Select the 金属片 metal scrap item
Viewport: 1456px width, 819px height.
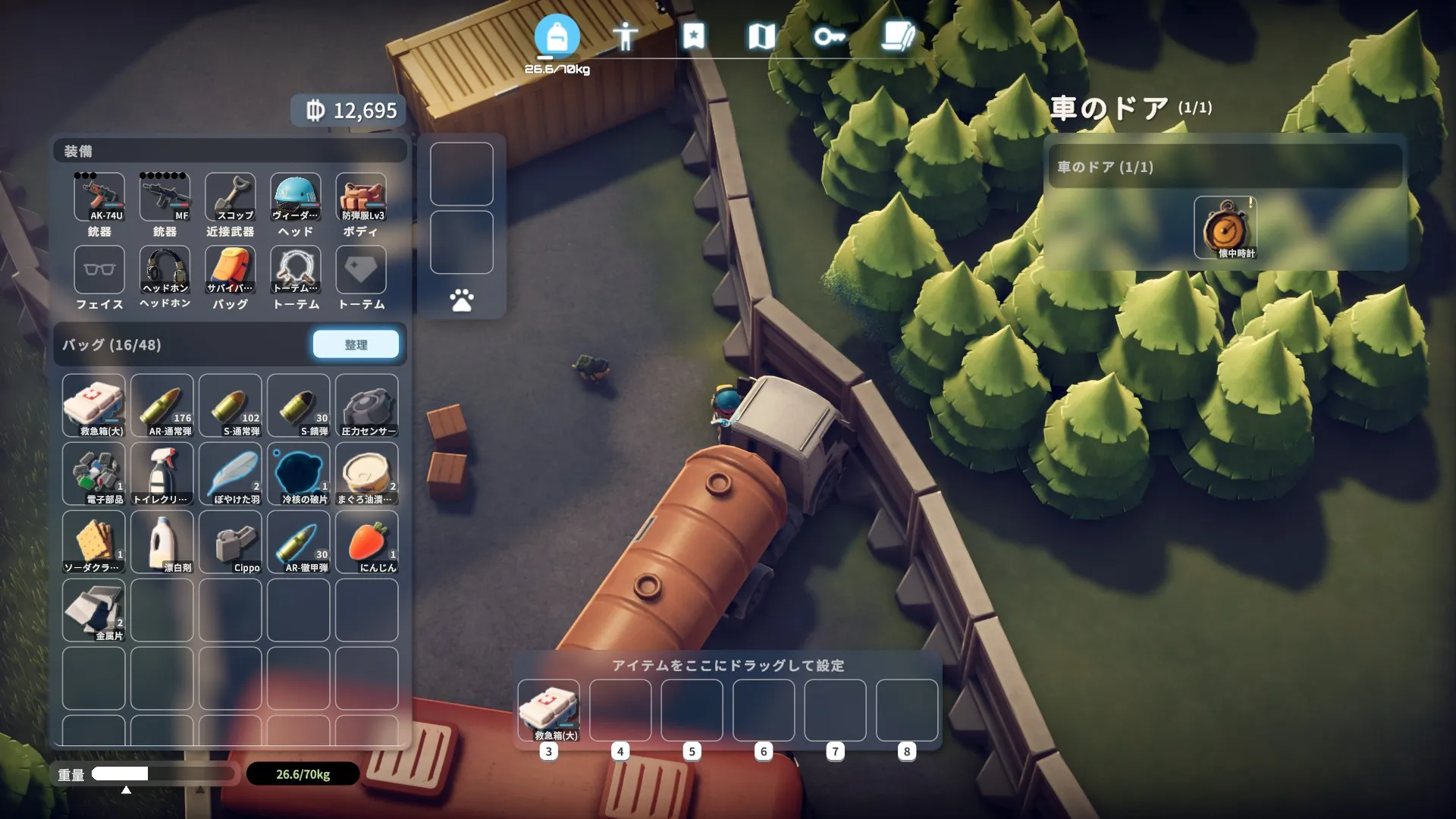click(x=94, y=610)
